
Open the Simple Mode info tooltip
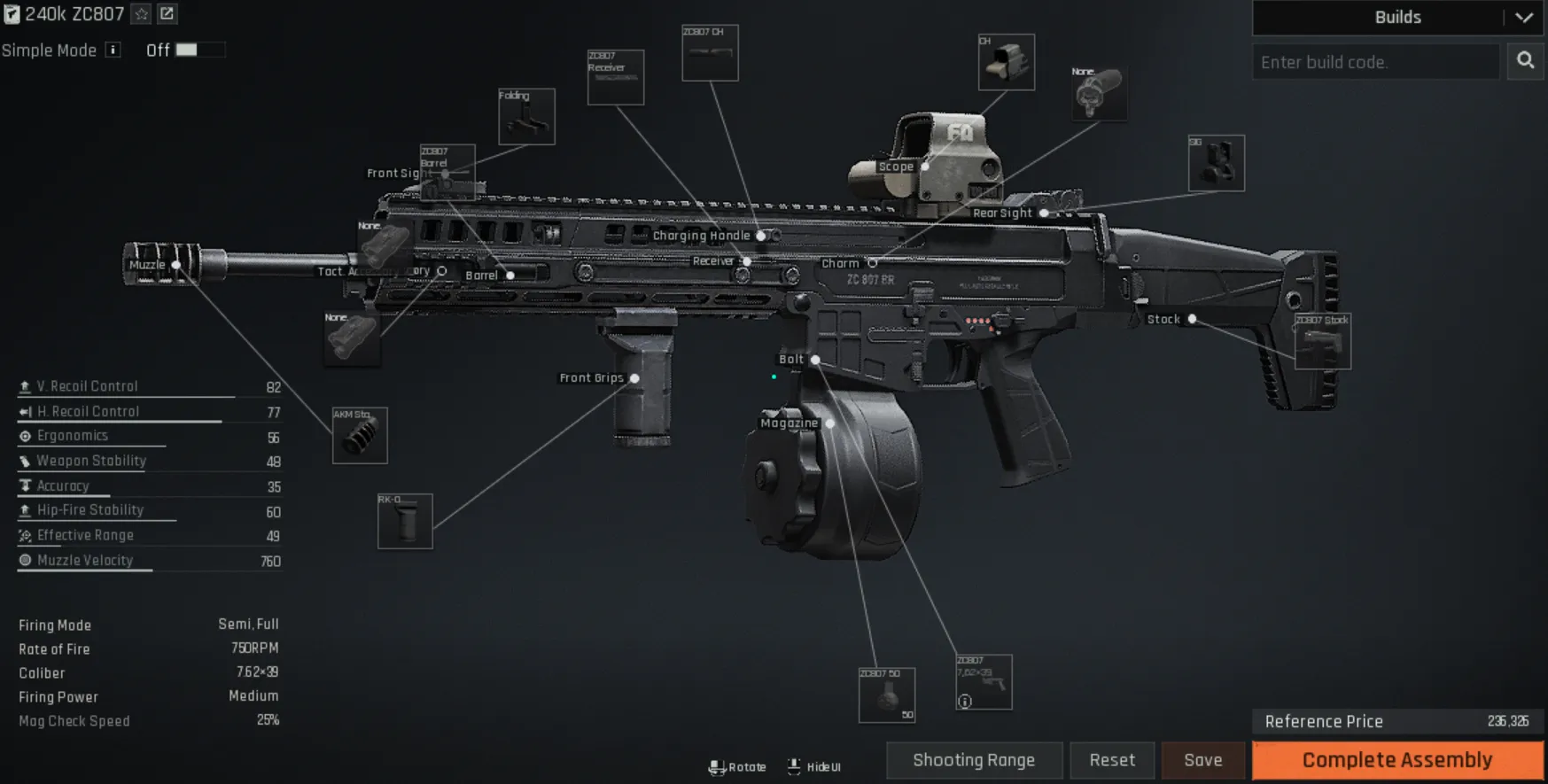112,50
